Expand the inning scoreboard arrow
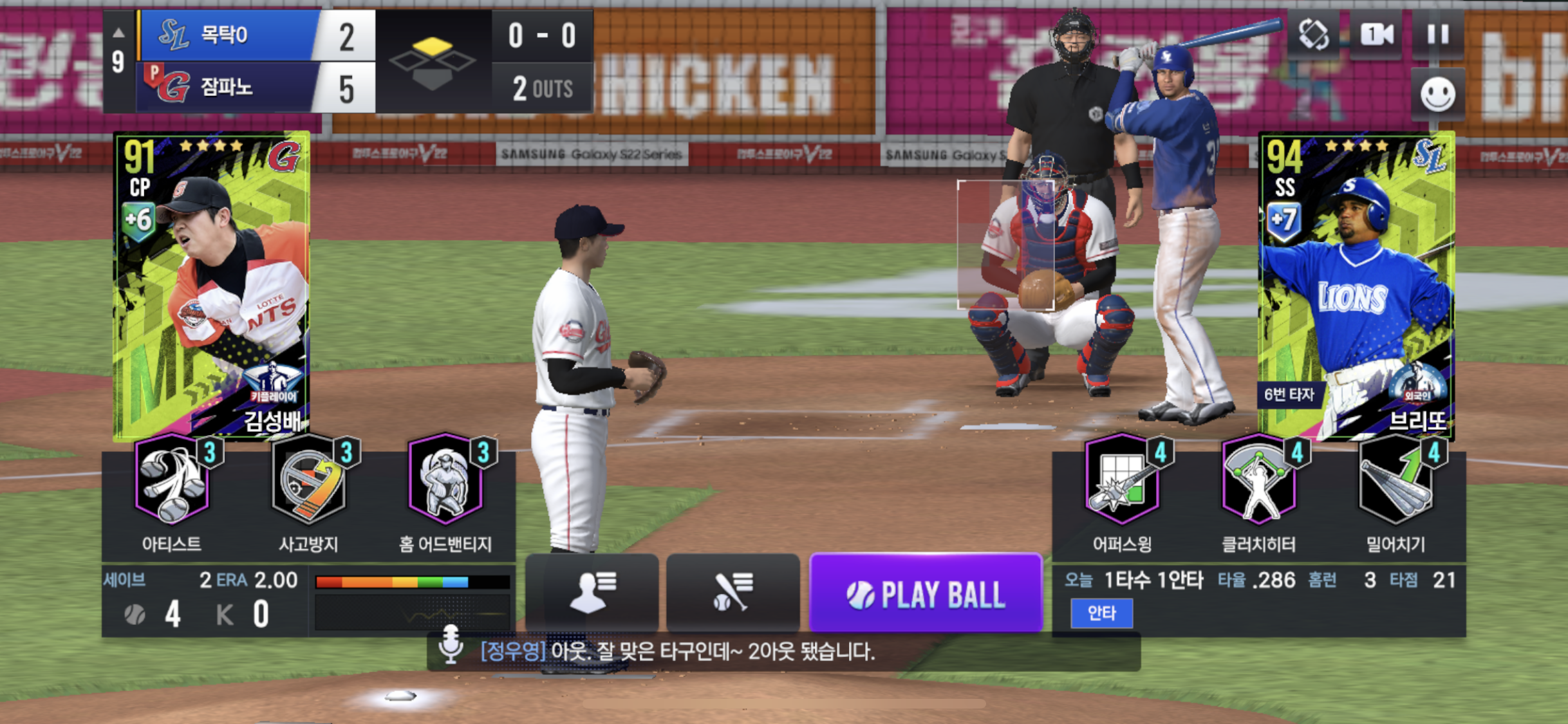The height and width of the screenshot is (724, 1568). coord(118,32)
